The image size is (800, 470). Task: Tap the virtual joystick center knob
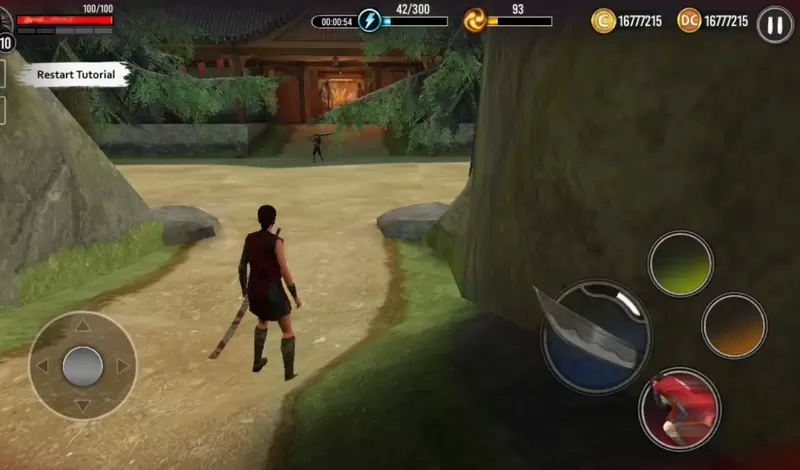tap(83, 366)
